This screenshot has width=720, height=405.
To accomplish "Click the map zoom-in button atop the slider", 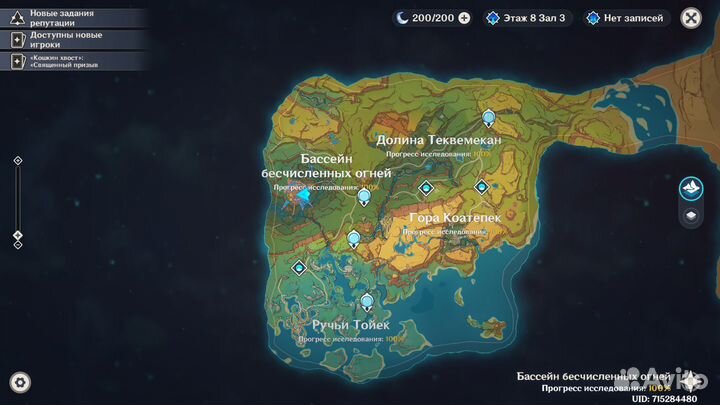I will coord(17,161).
